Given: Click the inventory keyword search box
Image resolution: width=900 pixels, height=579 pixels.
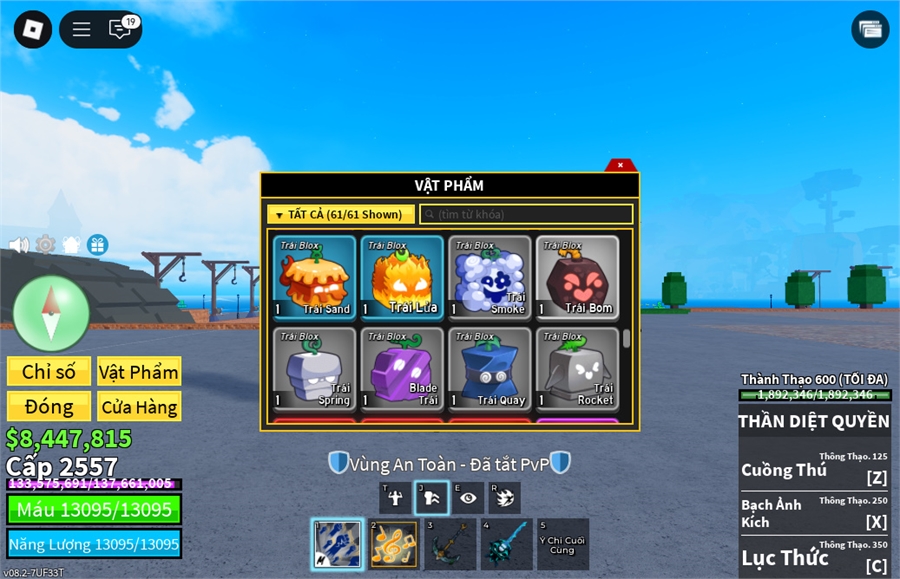Looking at the screenshot, I should 527,215.
